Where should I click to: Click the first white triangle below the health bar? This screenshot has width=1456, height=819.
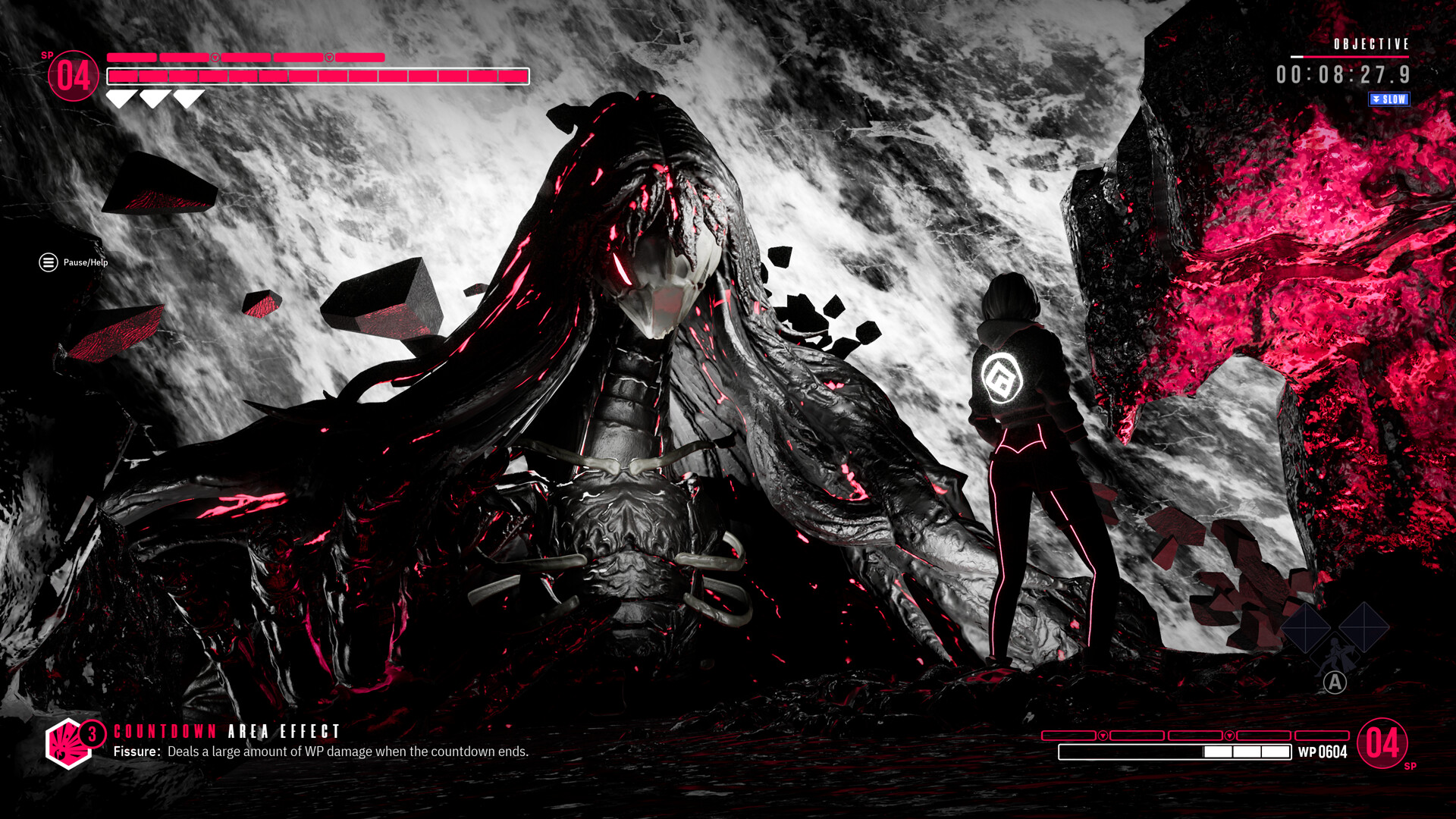coord(121,96)
